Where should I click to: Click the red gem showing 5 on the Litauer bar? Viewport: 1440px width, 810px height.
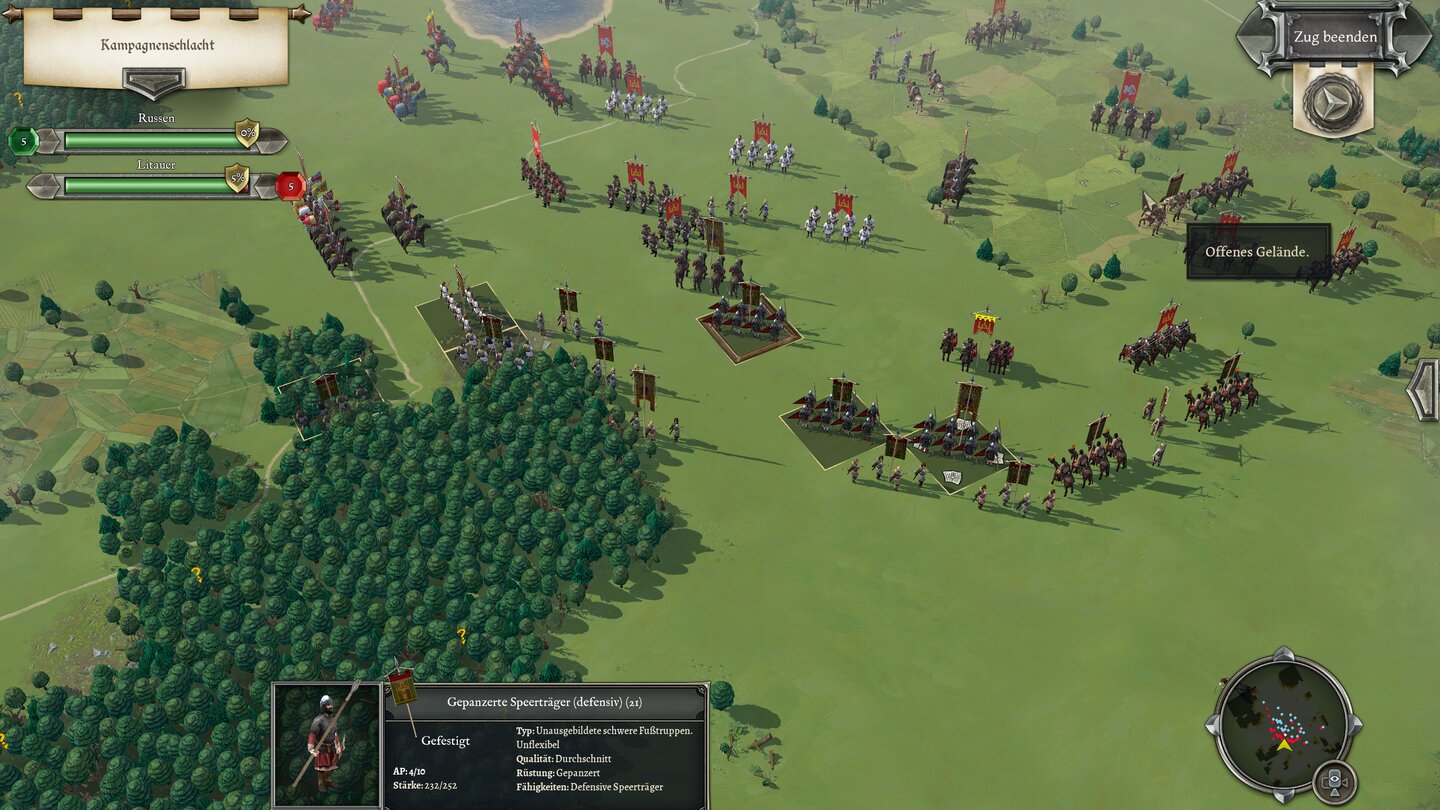290,187
